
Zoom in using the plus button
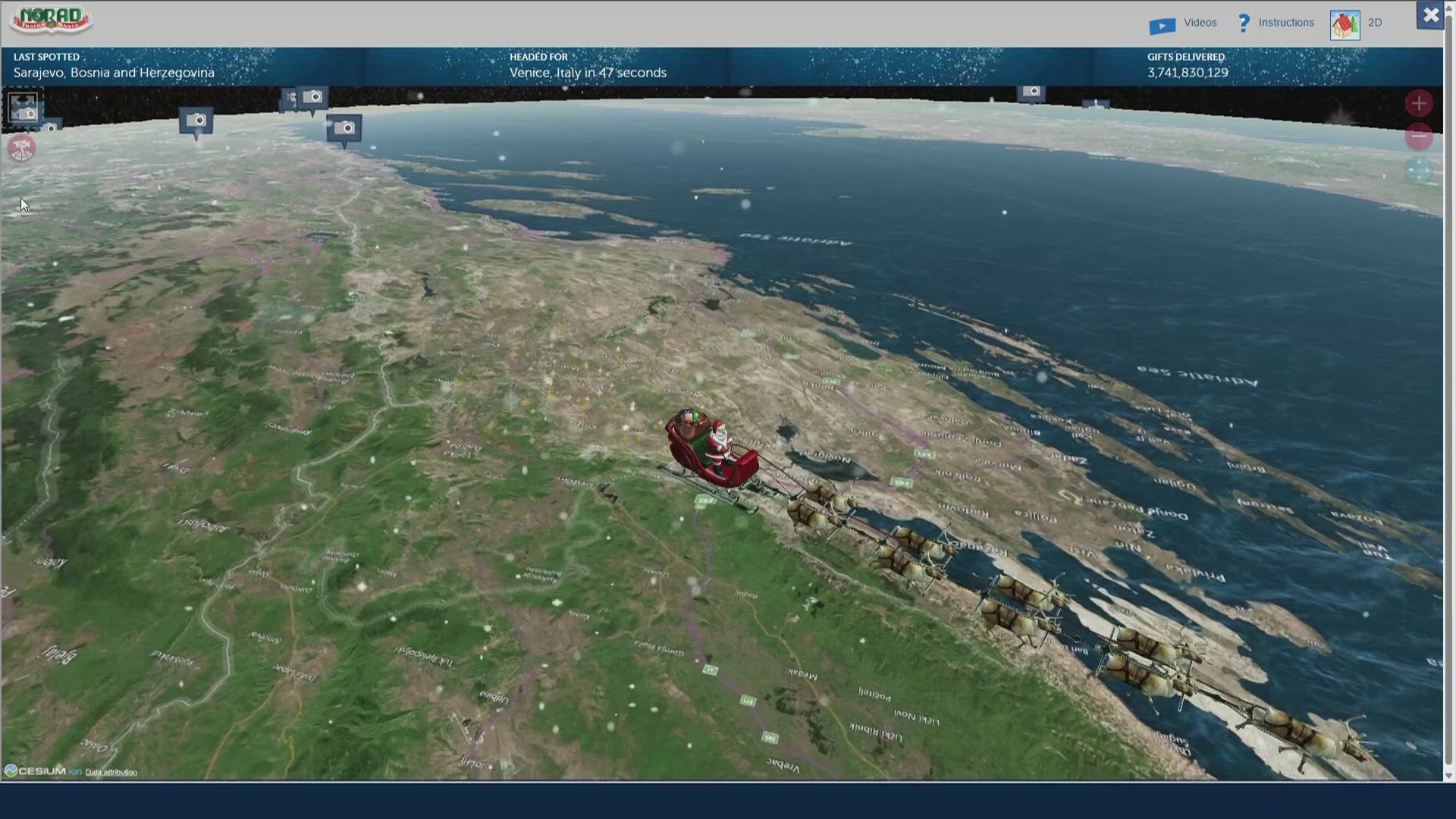pyautogui.click(x=1419, y=103)
